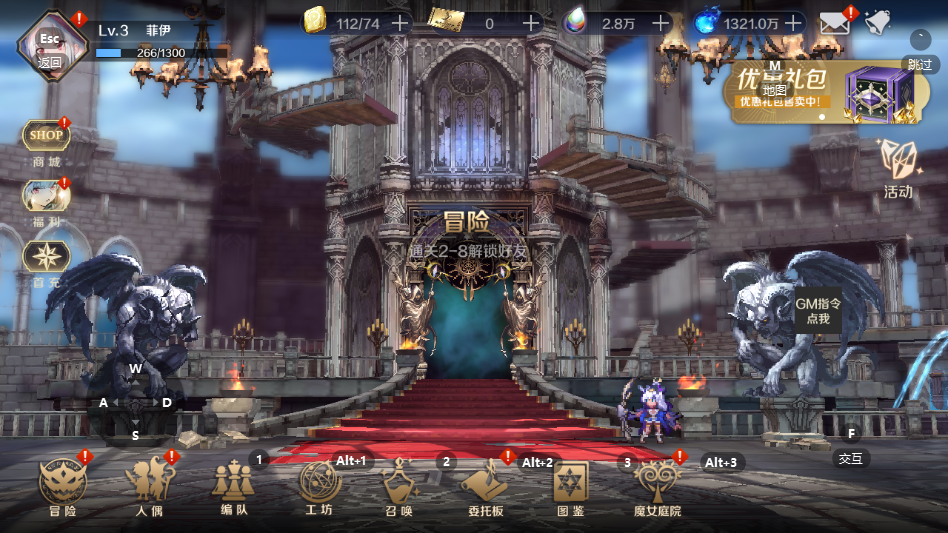Open the 编队 team formation menu
948x533 pixels.
(233, 485)
